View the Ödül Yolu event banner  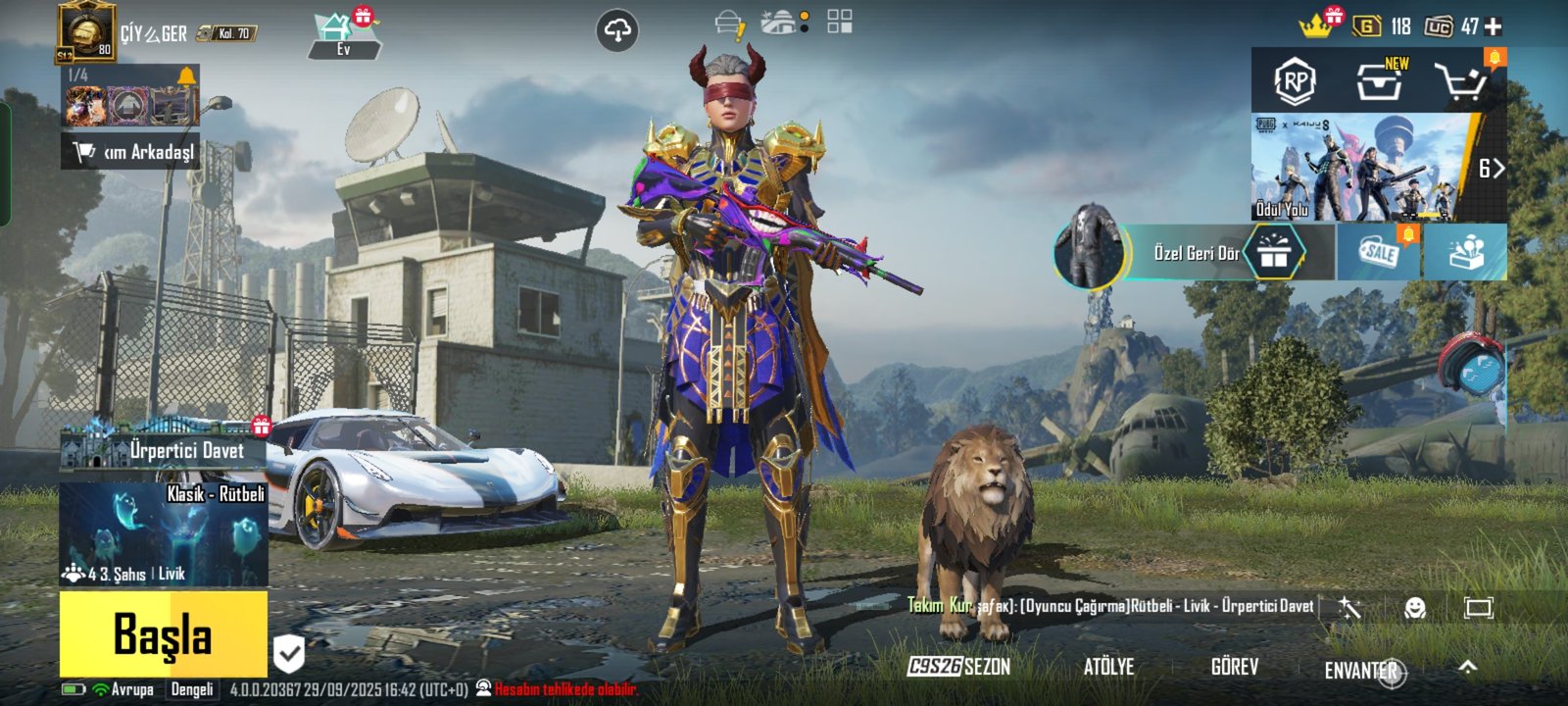click(1367, 168)
